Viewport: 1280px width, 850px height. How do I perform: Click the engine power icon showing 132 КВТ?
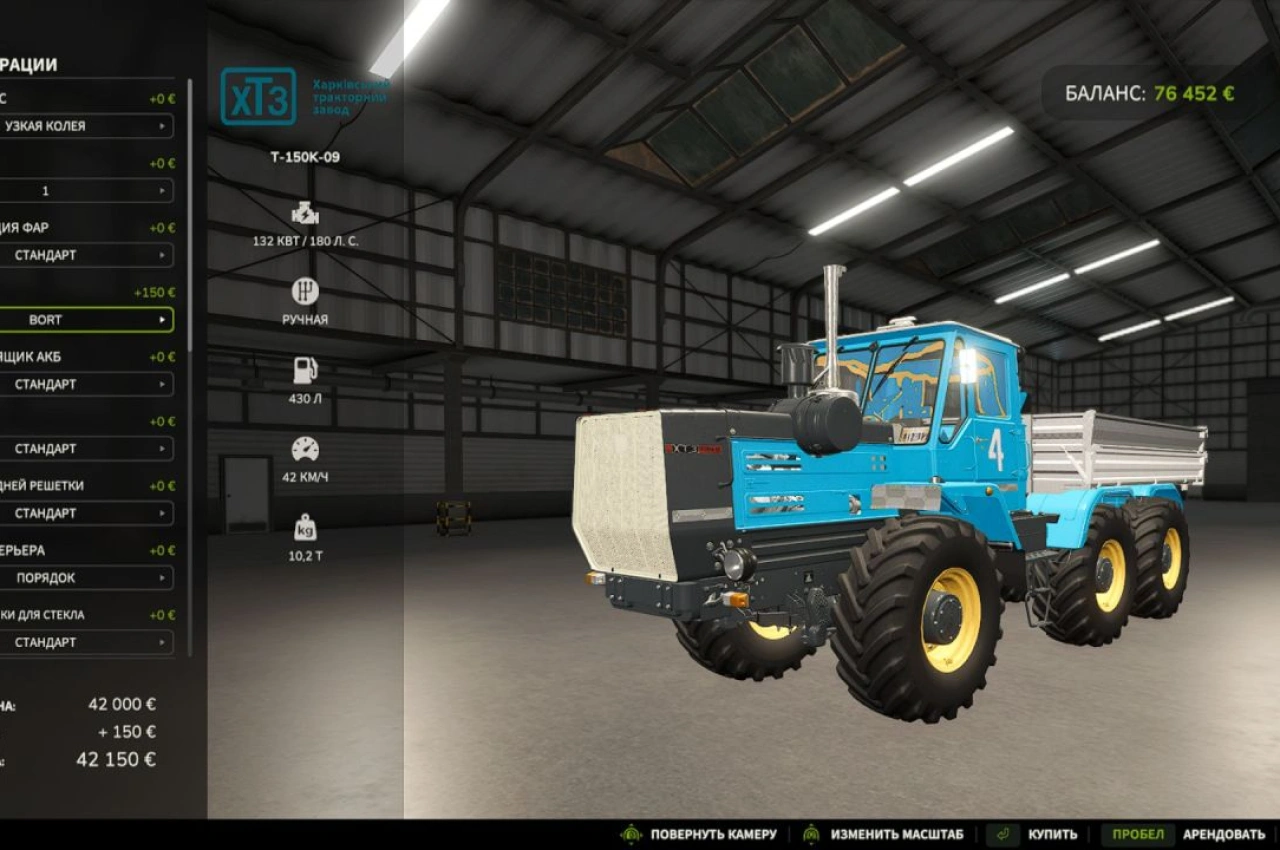[304, 213]
